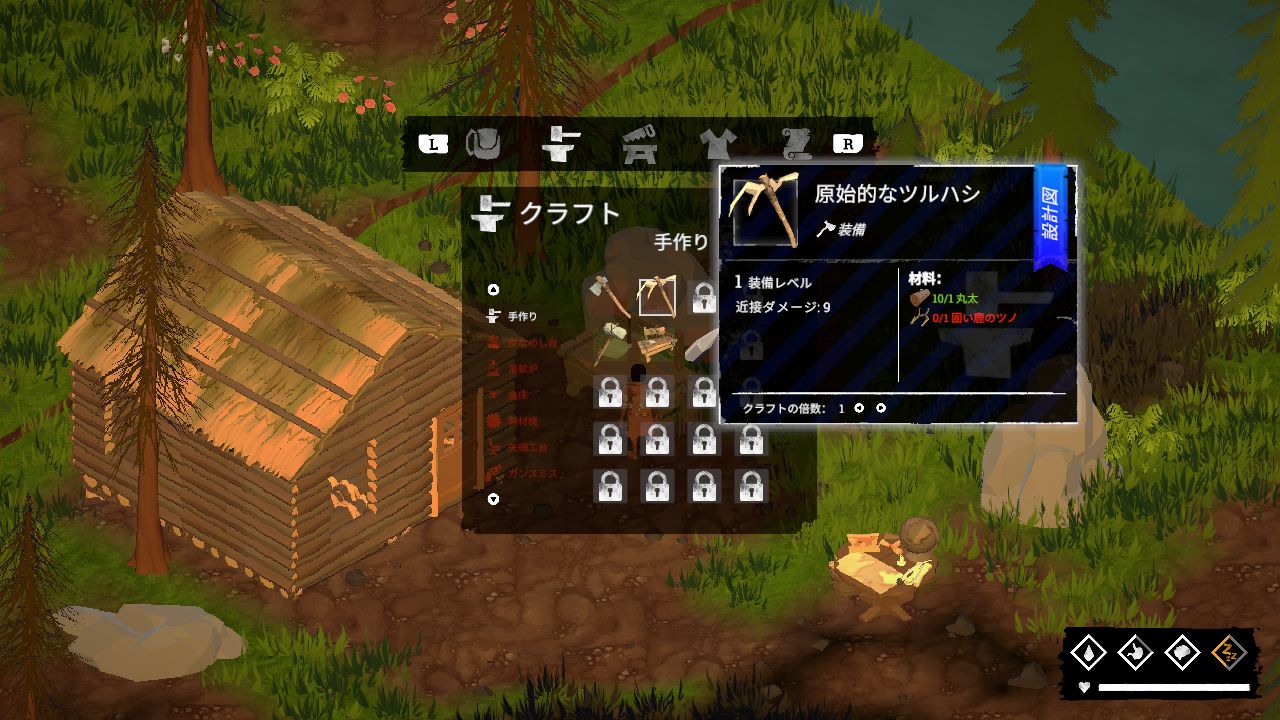
Task: Switch to the anvil crafting tab
Action: click(561, 144)
